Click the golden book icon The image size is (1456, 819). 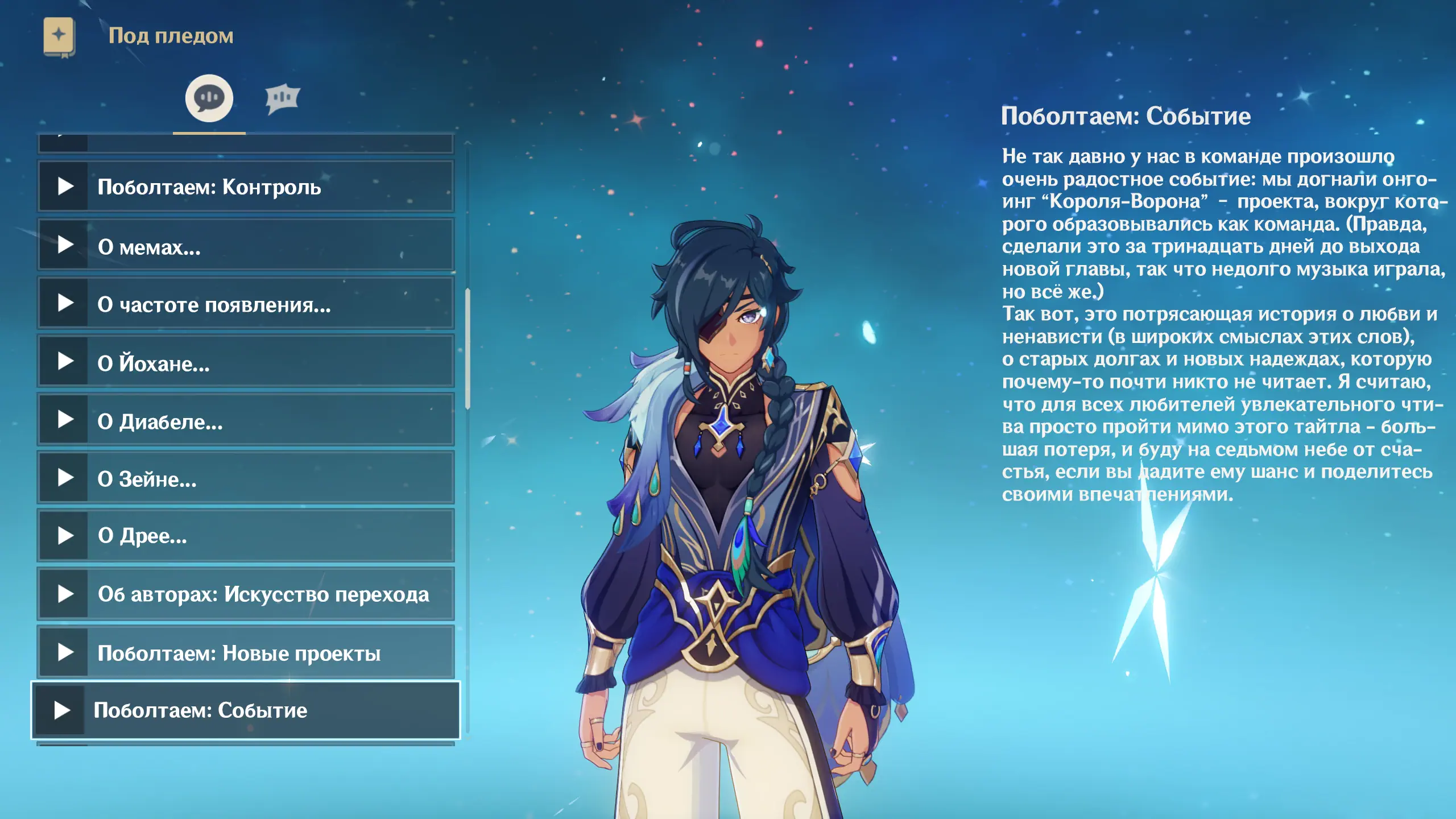(x=59, y=36)
